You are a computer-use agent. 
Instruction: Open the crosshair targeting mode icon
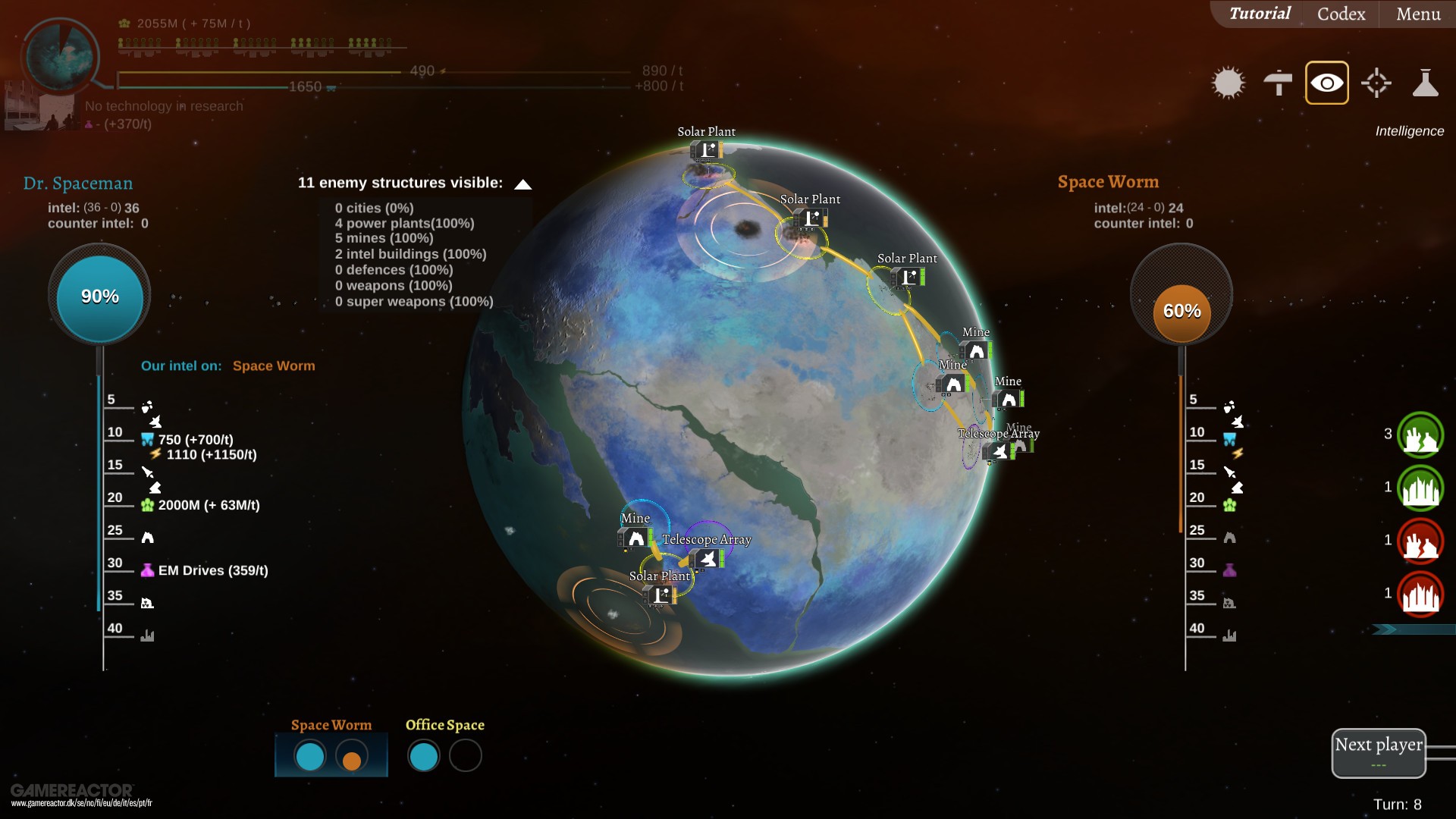(x=1376, y=82)
